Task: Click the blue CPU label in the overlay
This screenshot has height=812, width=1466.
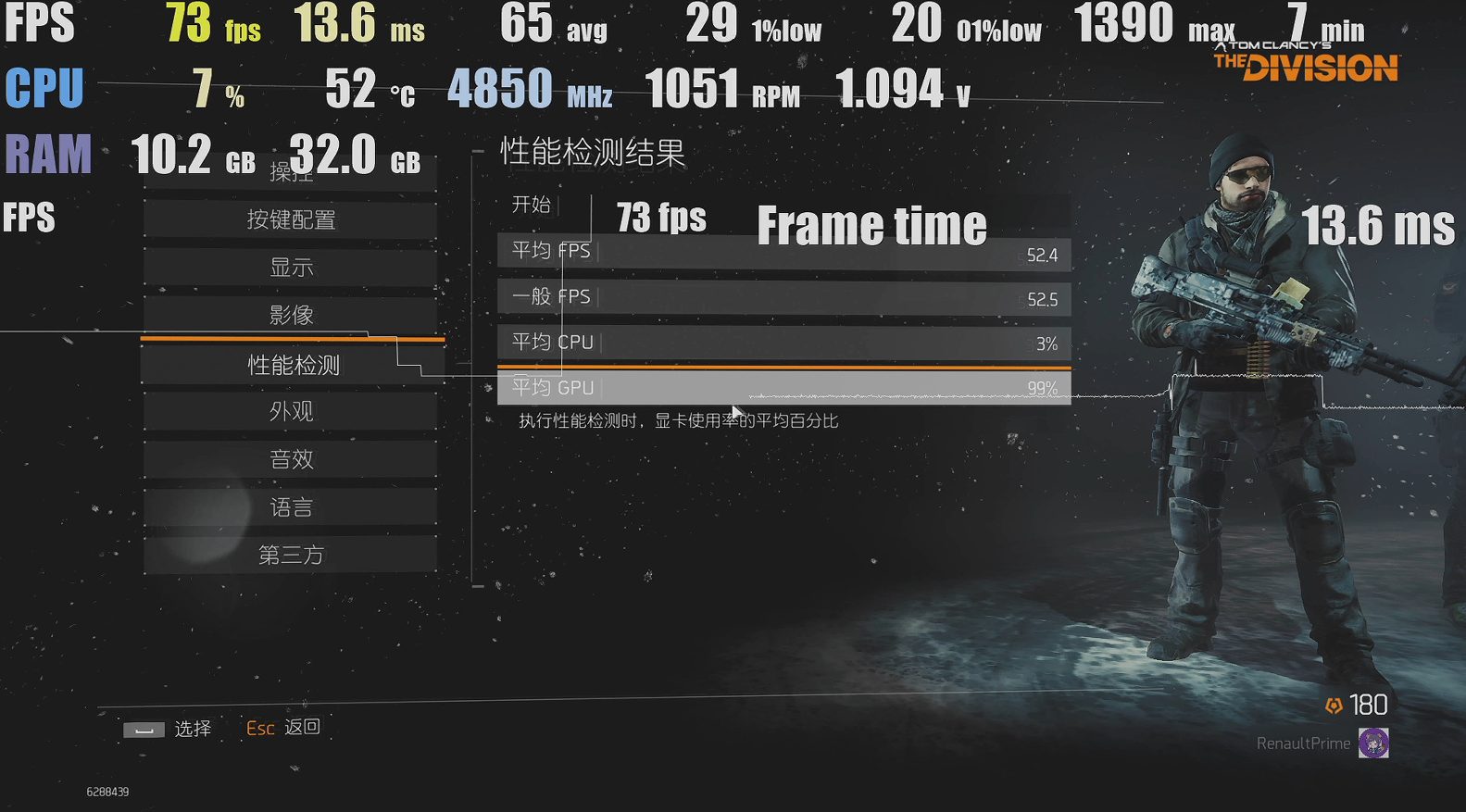Action: tap(43, 88)
